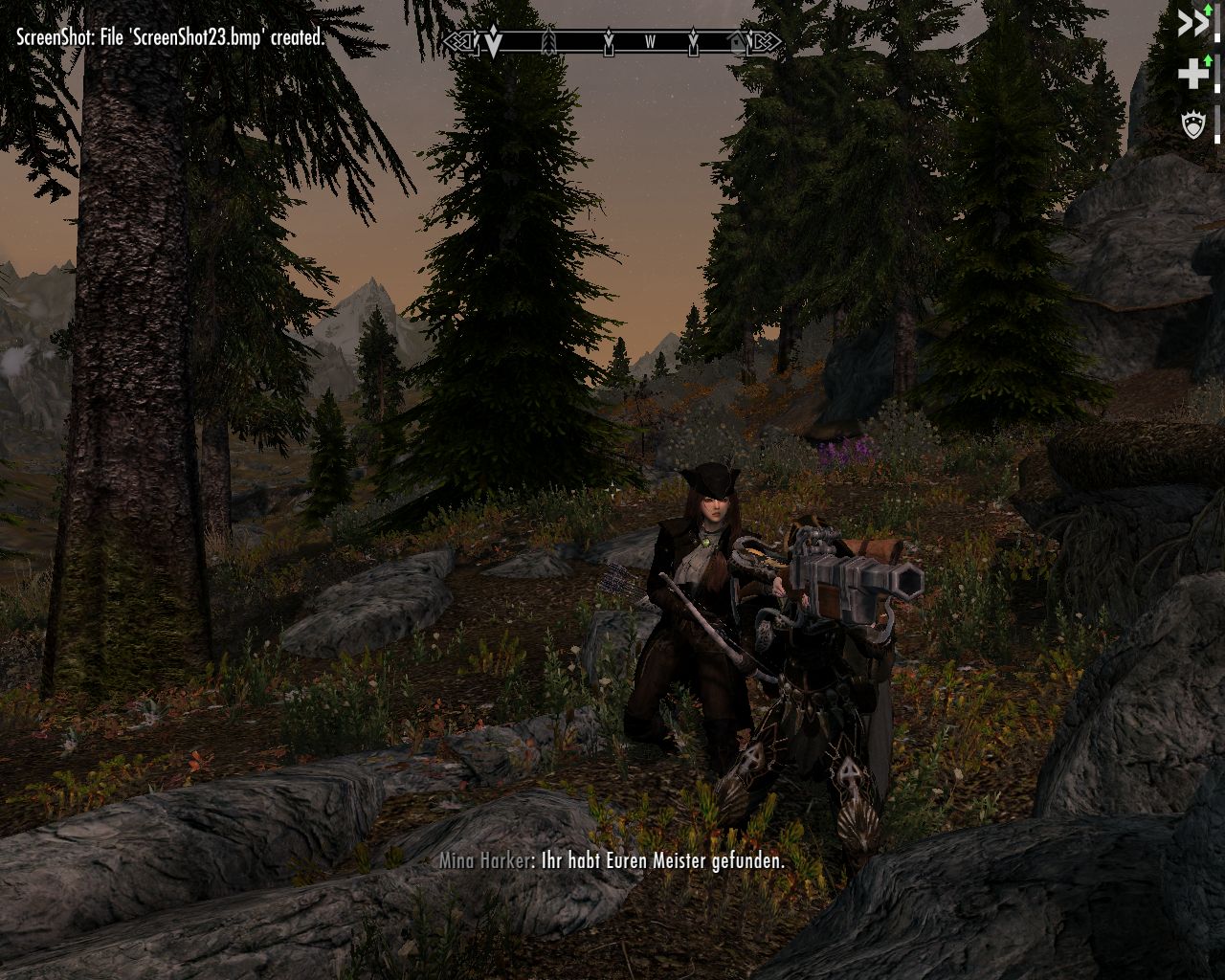The width and height of the screenshot is (1225, 980).
Task: Click the right knotwork end cap of the compass
Action: tap(765, 42)
